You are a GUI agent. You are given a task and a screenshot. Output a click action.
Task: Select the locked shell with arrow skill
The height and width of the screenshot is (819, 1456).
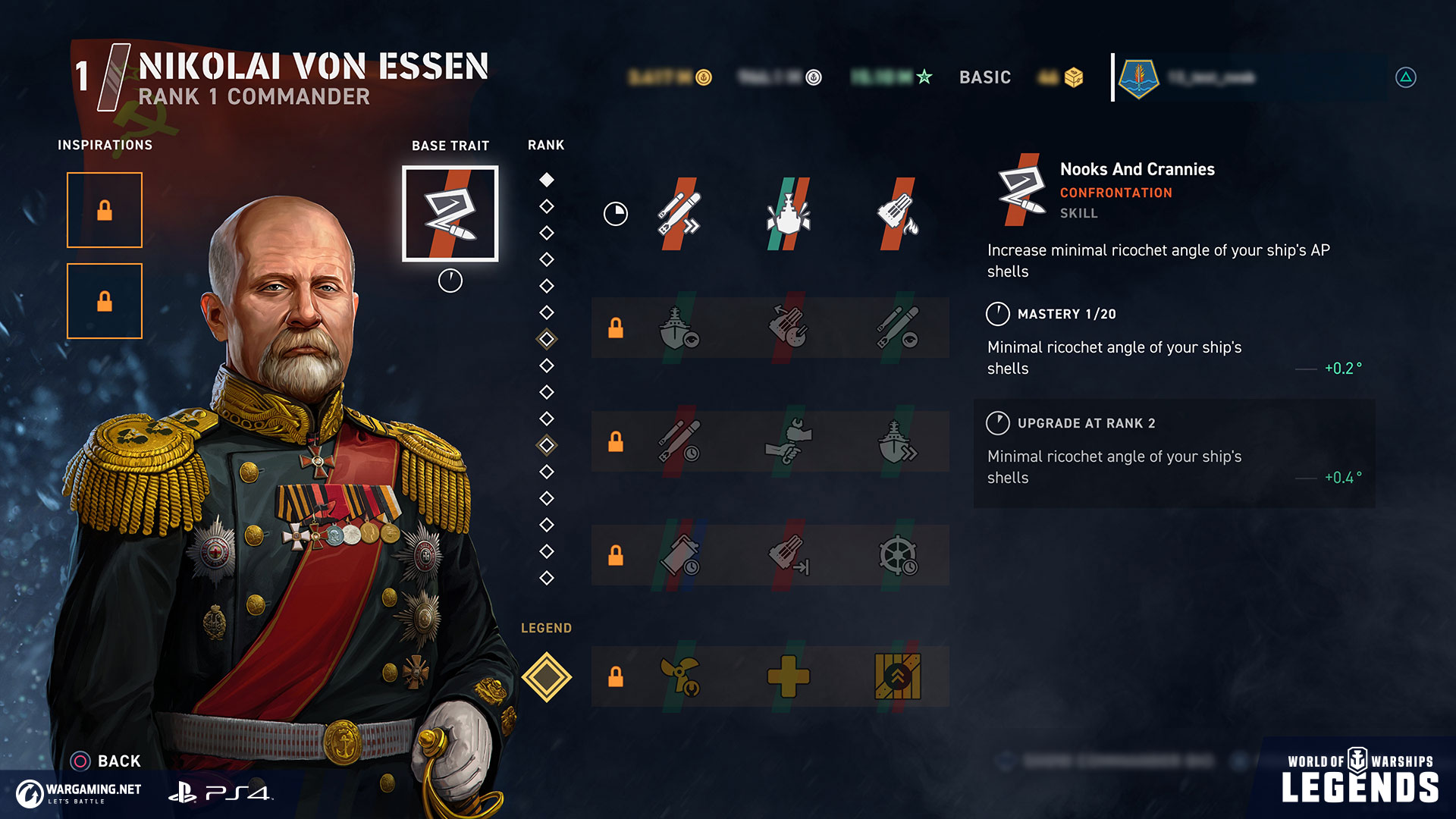[x=788, y=555]
